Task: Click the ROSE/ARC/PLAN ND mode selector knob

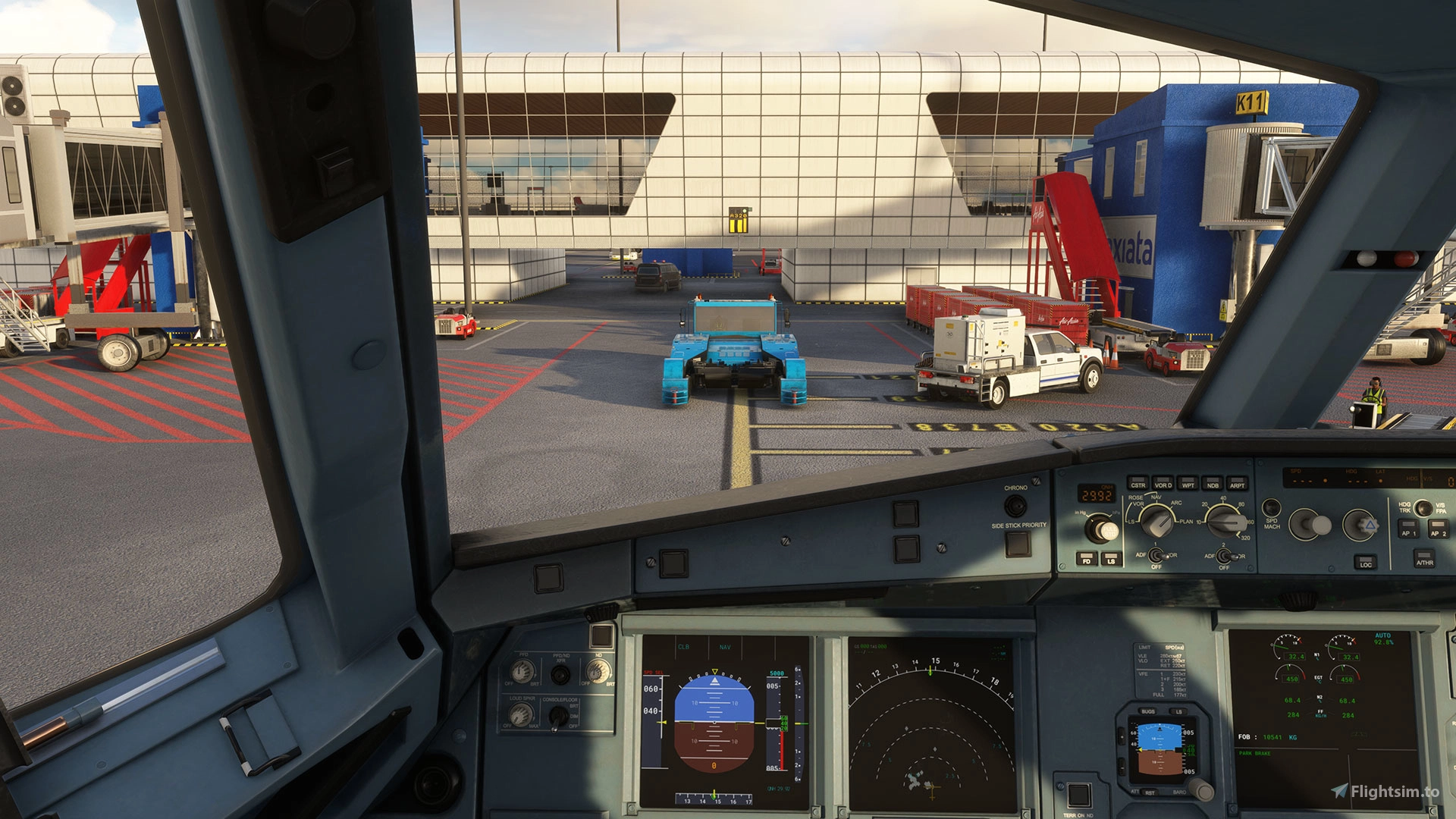Action: tap(1156, 522)
